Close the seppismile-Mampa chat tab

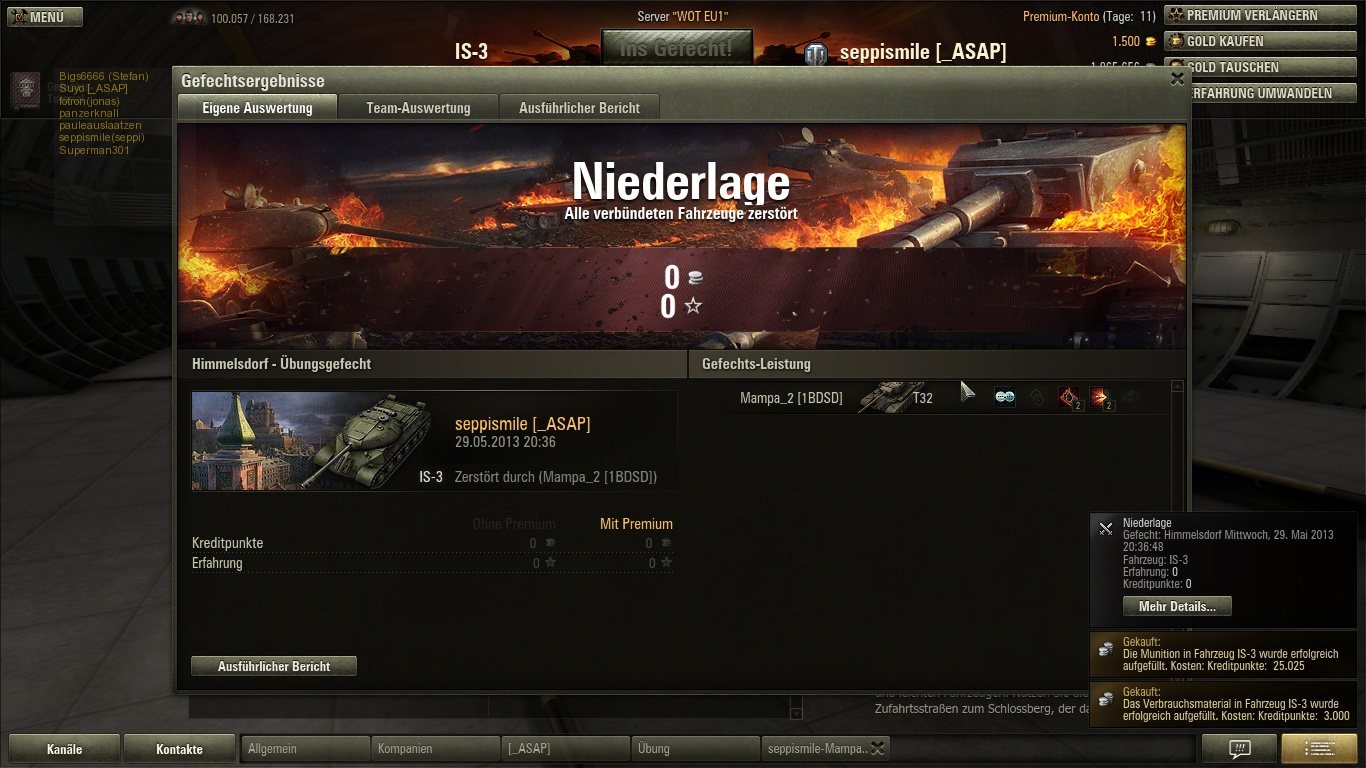(x=877, y=748)
